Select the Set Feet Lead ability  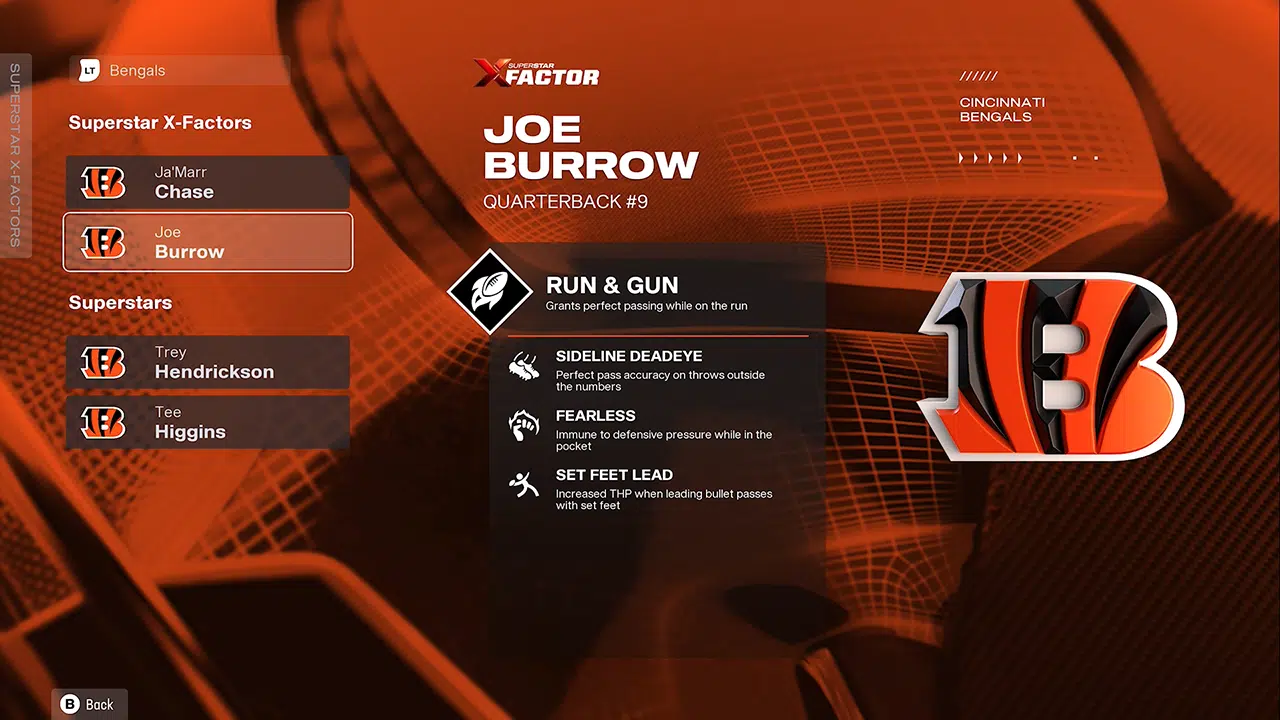click(650, 488)
